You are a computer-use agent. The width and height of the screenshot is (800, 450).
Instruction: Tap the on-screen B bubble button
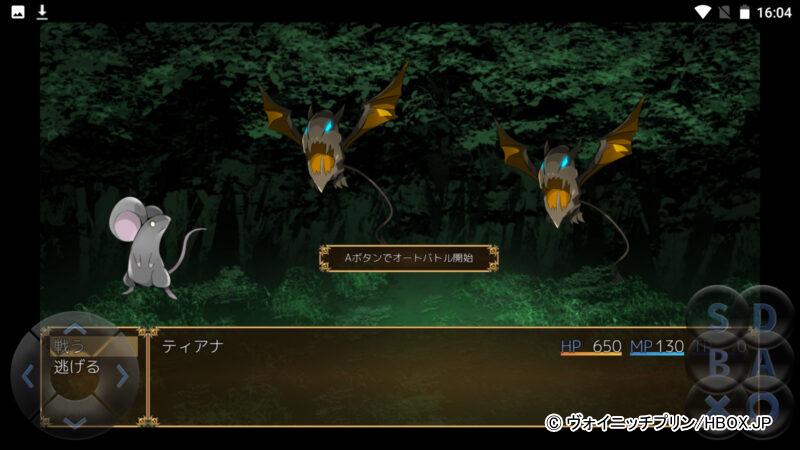[719, 364]
